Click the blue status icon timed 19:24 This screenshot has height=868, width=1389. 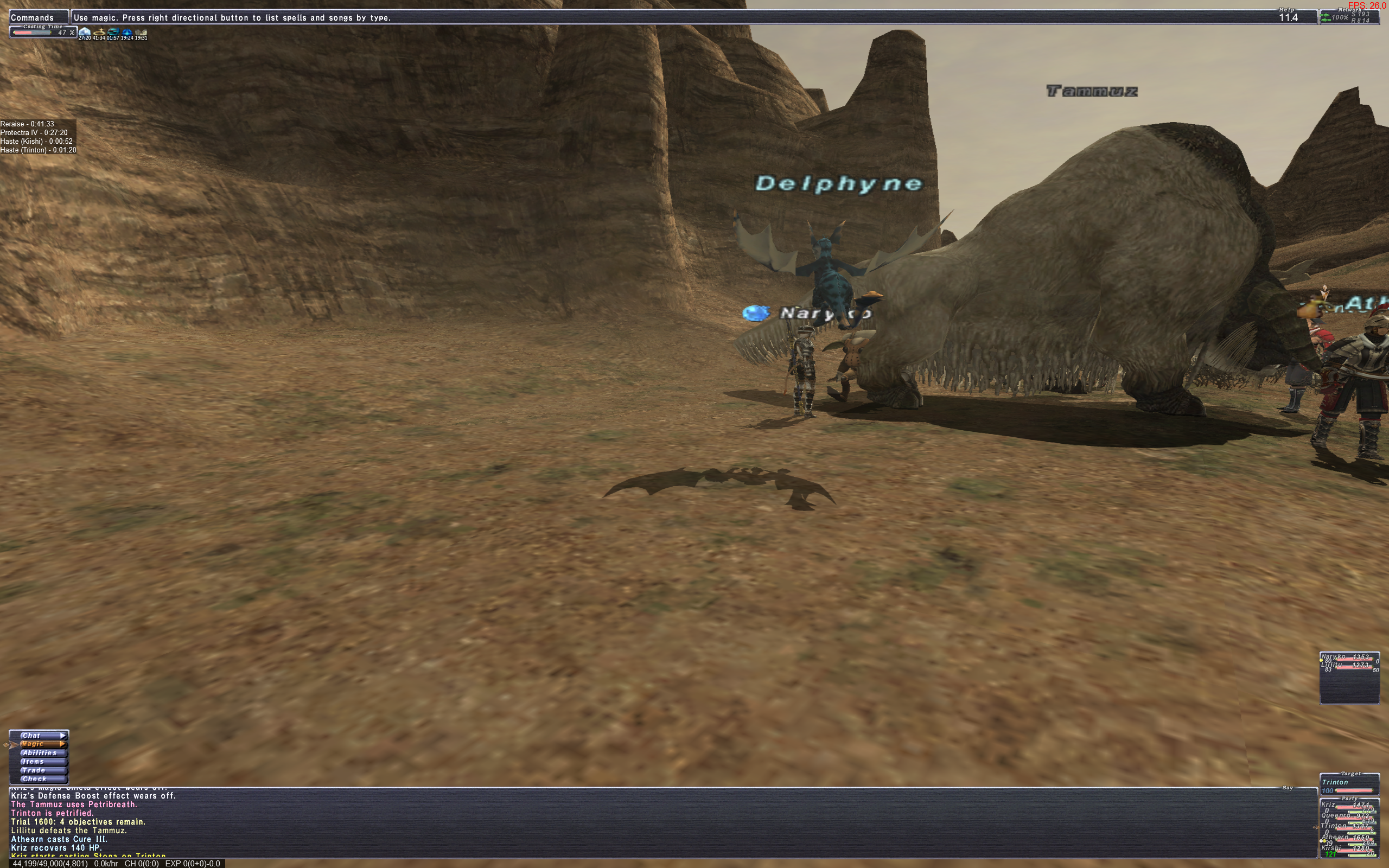click(127, 32)
